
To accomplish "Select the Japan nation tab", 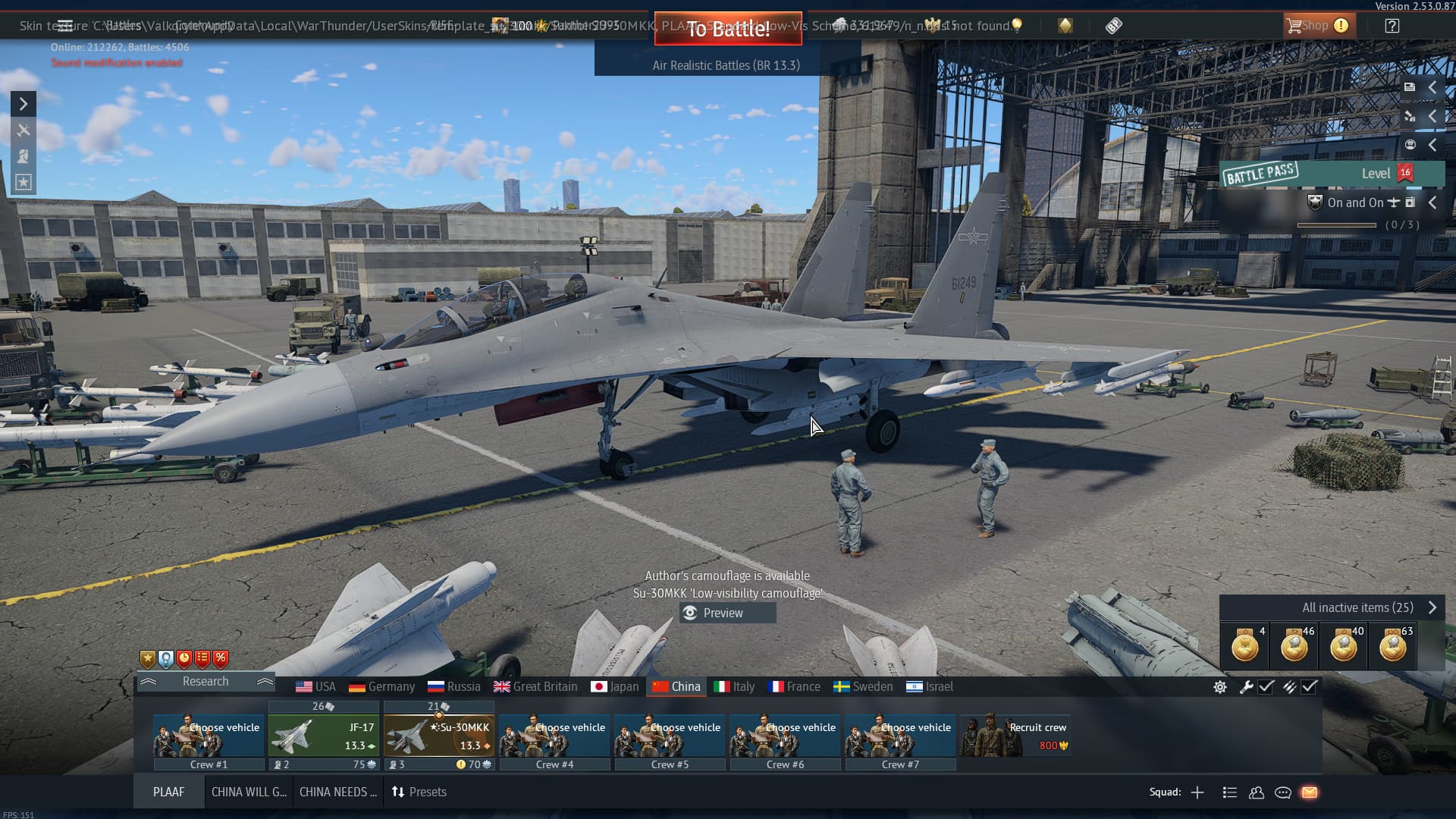I will click(x=615, y=686).
